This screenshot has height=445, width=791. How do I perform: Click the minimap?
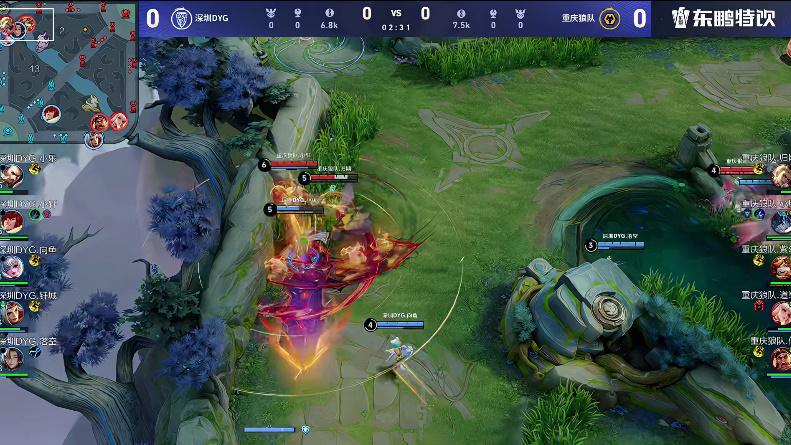pyautogui.click(x=66, y=72)
